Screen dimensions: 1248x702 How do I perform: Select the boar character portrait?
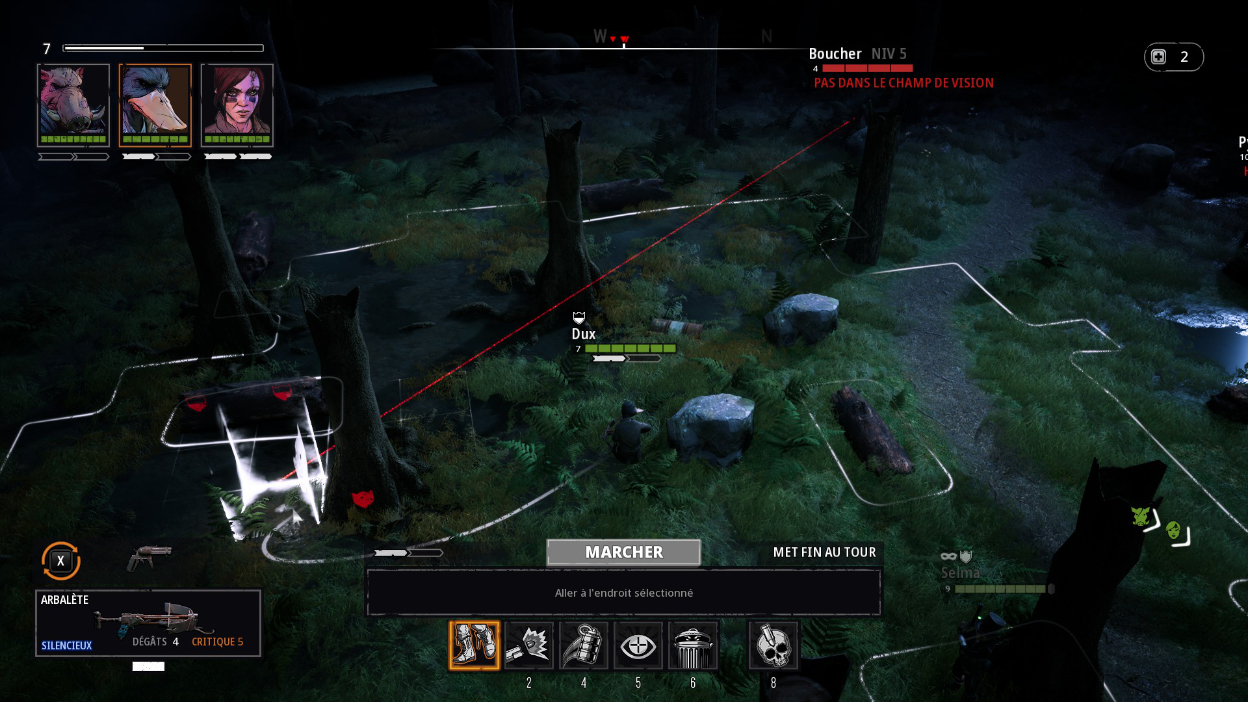click(x=73, y=100)
